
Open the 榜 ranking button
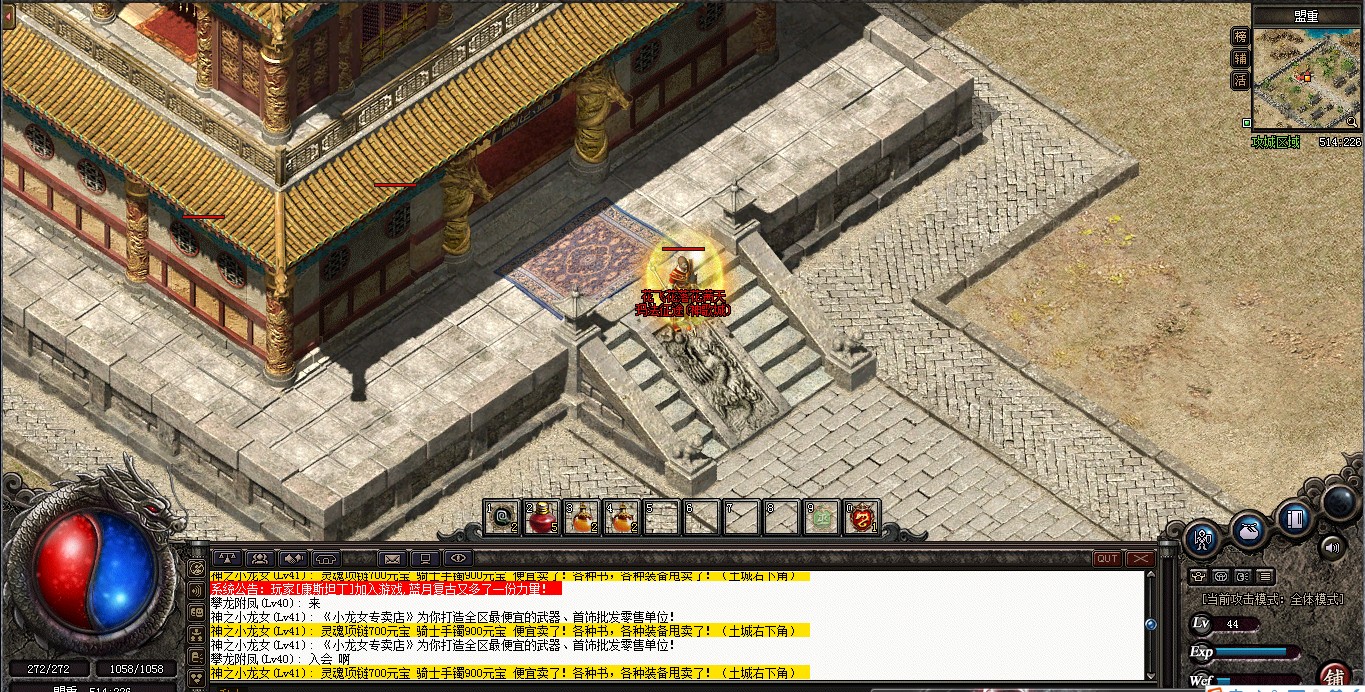[x=1241, y=37]
